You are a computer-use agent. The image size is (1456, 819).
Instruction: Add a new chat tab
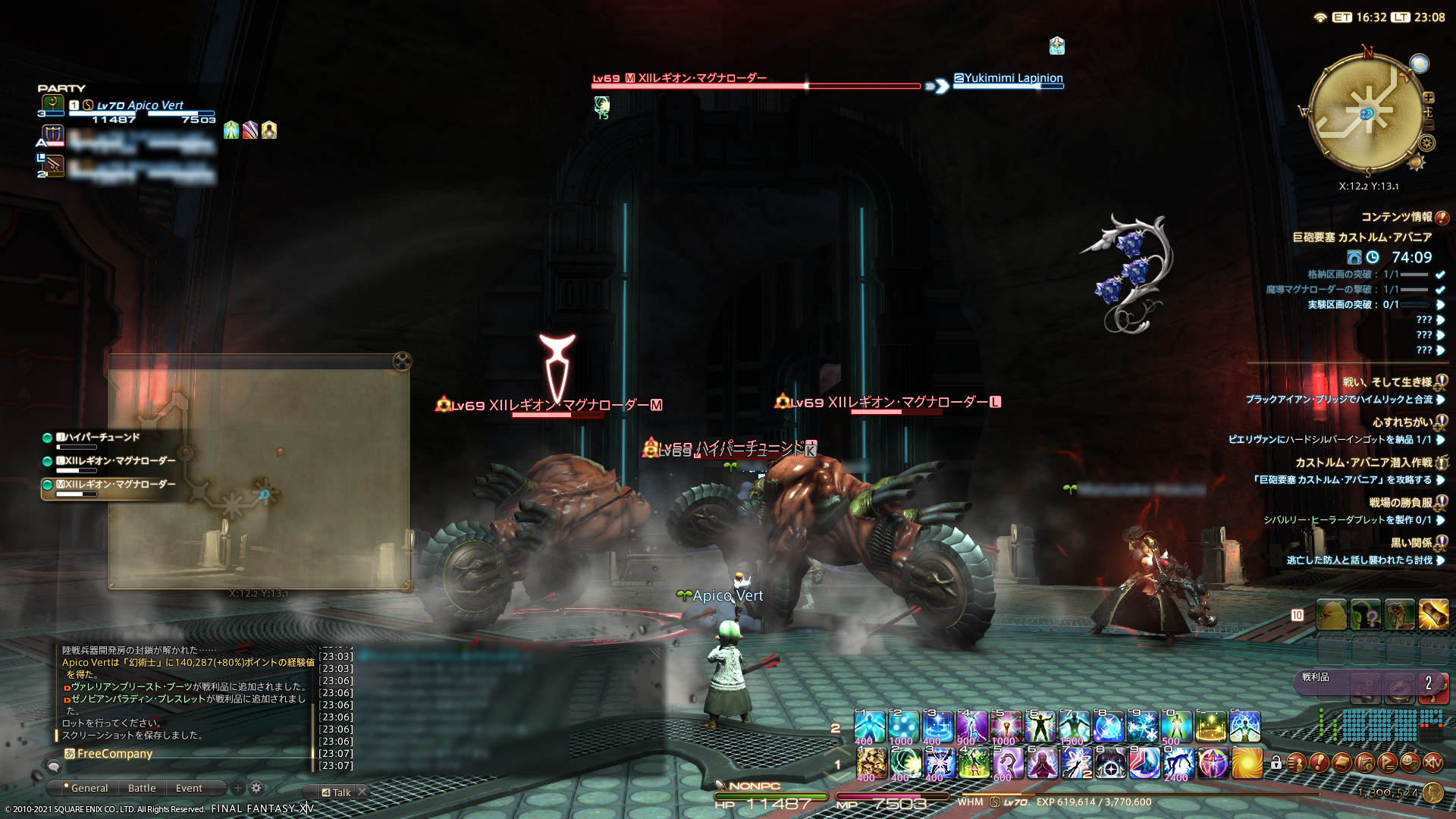point(237,788)
